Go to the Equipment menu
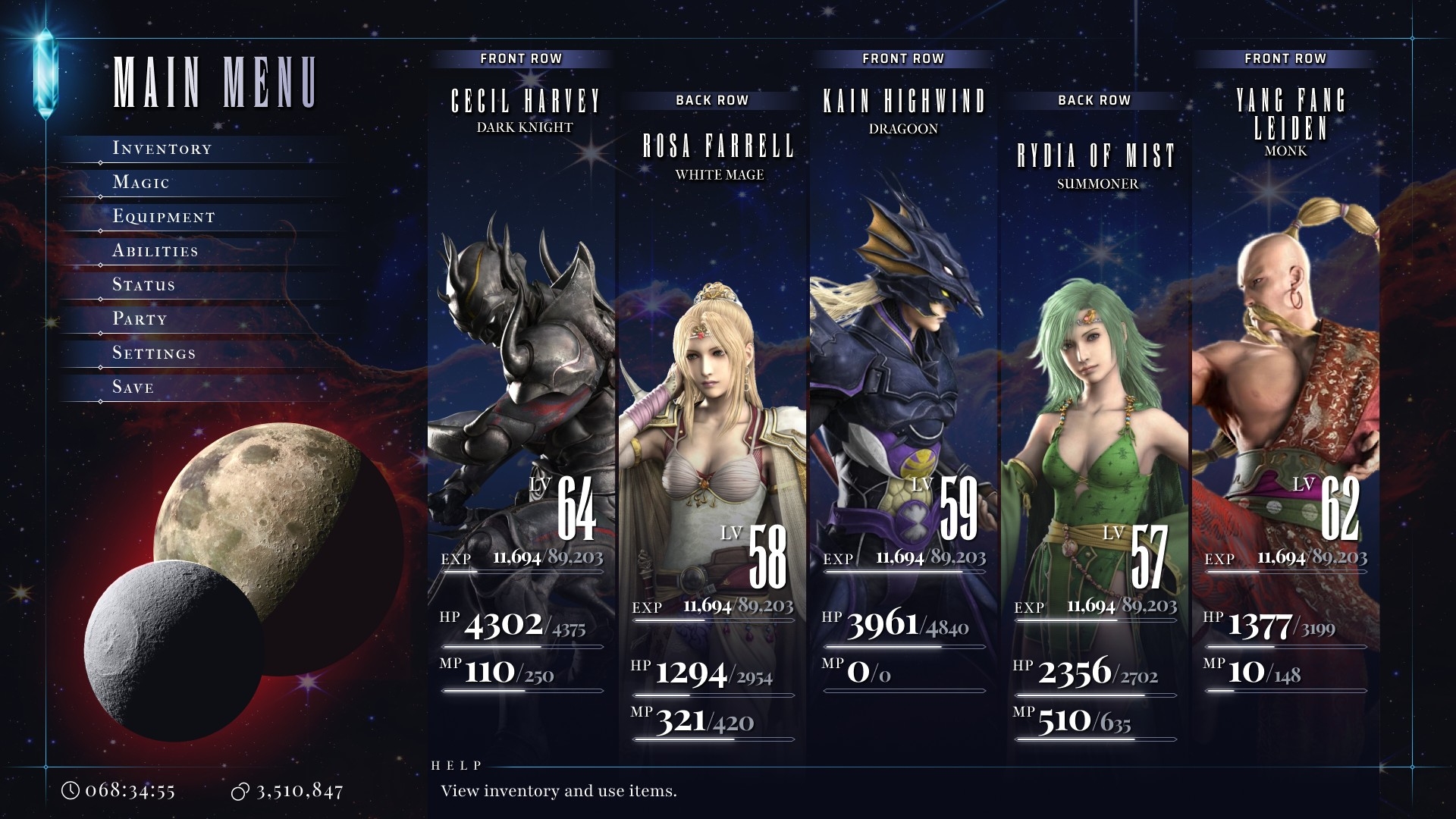The height and width of the screenshot is (819, 1456). coord(164,217)
